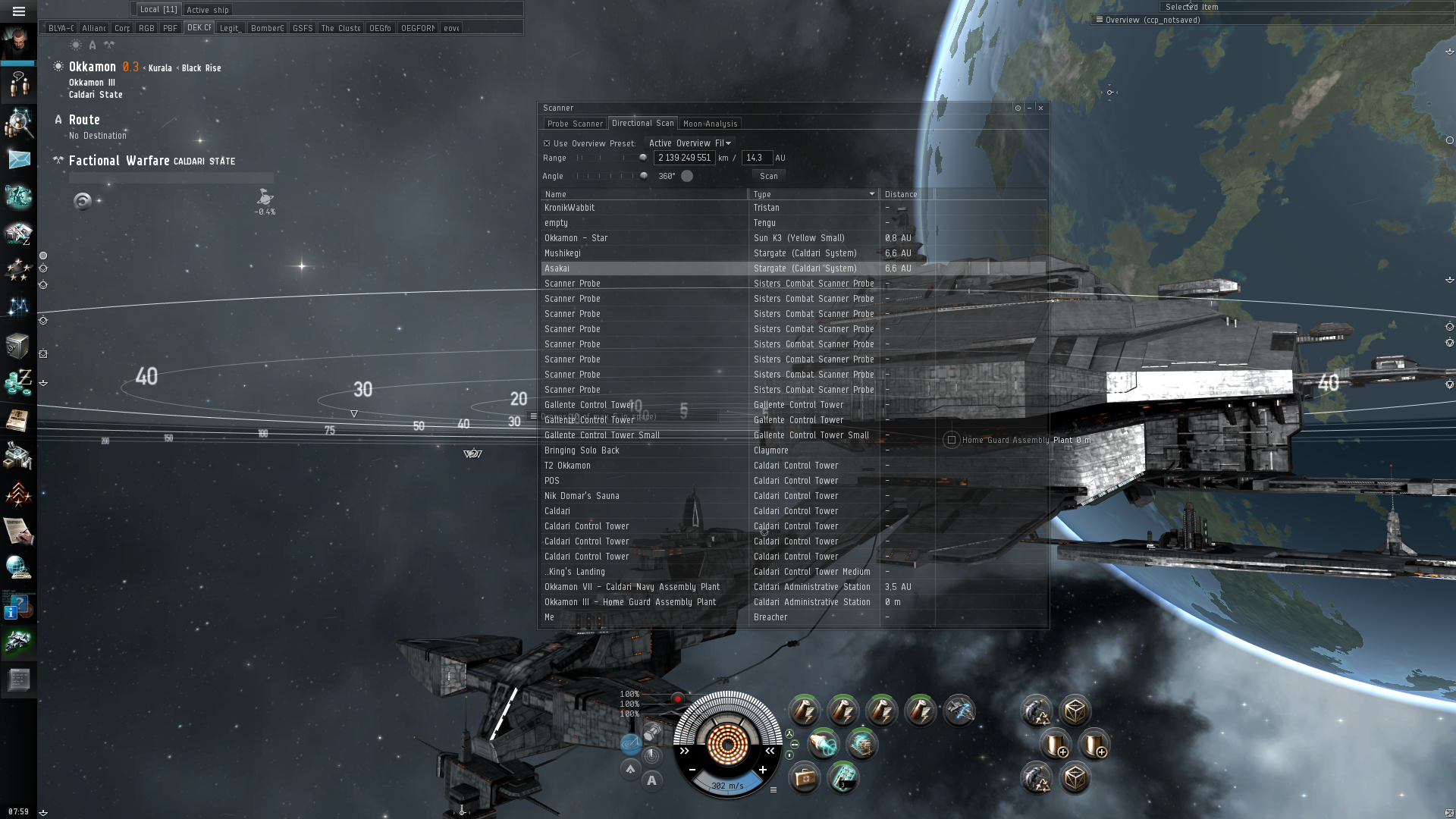Screen dimensions: 1456x819
Task: Open the mail envelope icon
Action: [19, 159]
